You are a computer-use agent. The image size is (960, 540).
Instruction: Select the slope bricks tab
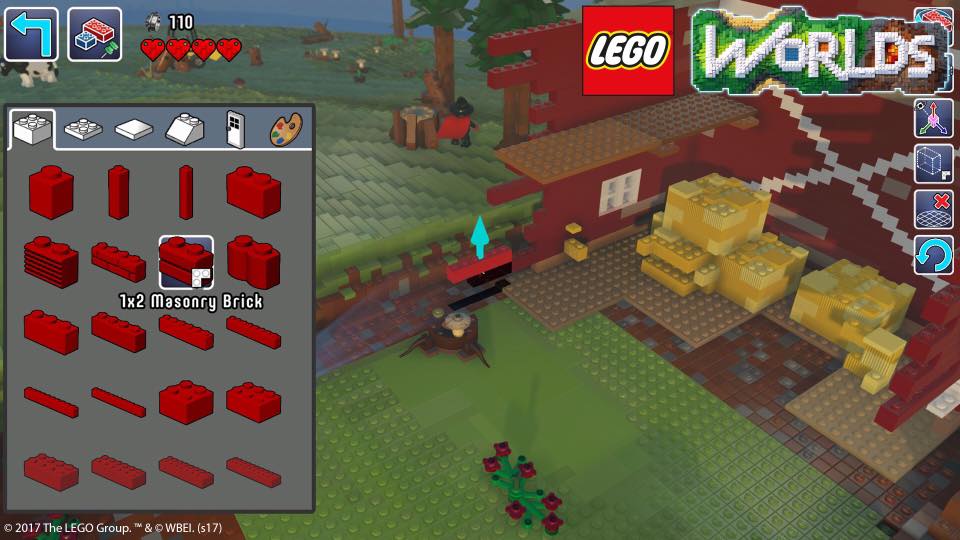point(185,128)
